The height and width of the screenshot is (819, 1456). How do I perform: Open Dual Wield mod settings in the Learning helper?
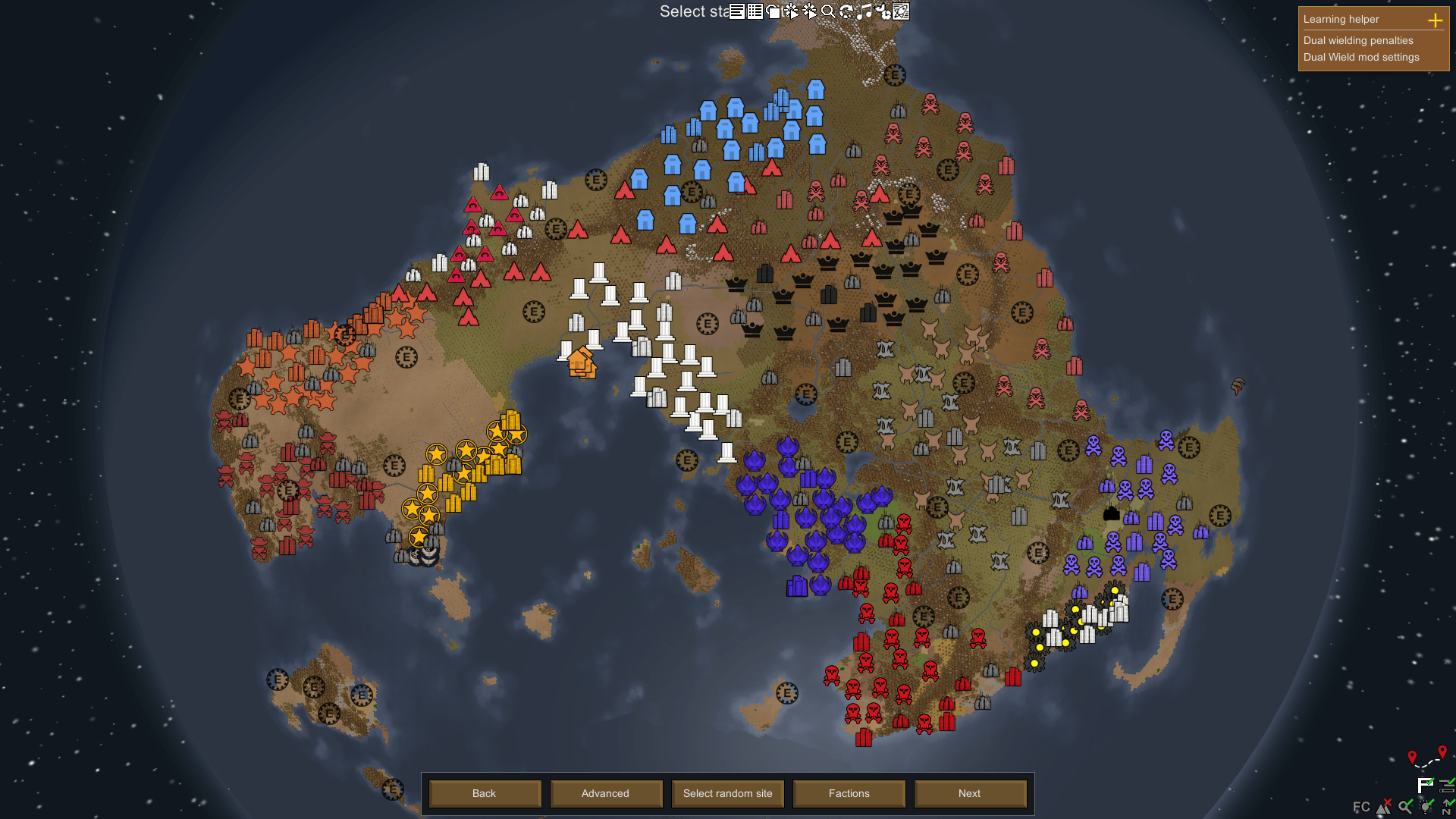click(1360, 57)
